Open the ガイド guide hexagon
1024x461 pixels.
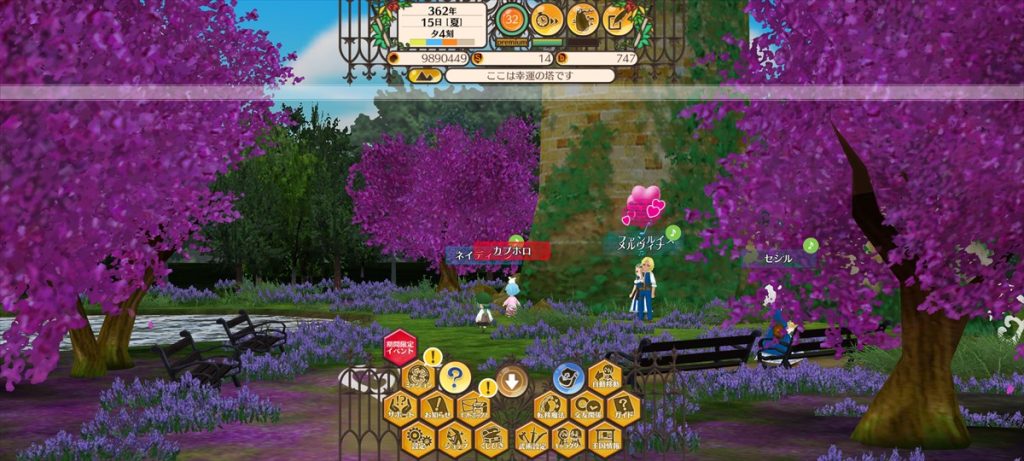pyautogui.click(x=622, y=408)
